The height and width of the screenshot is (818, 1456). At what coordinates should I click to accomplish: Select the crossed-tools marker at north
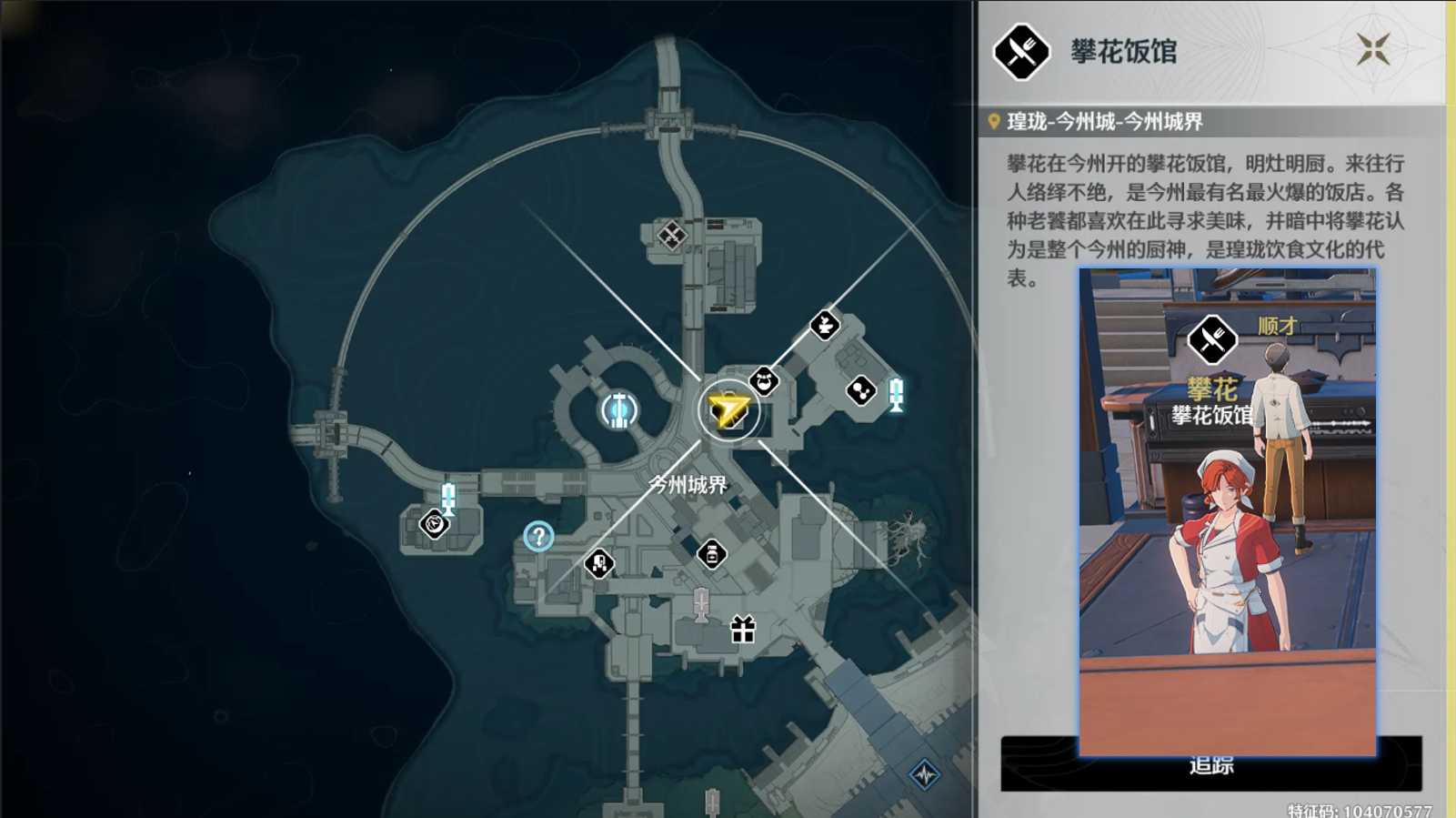coord(671,237)
